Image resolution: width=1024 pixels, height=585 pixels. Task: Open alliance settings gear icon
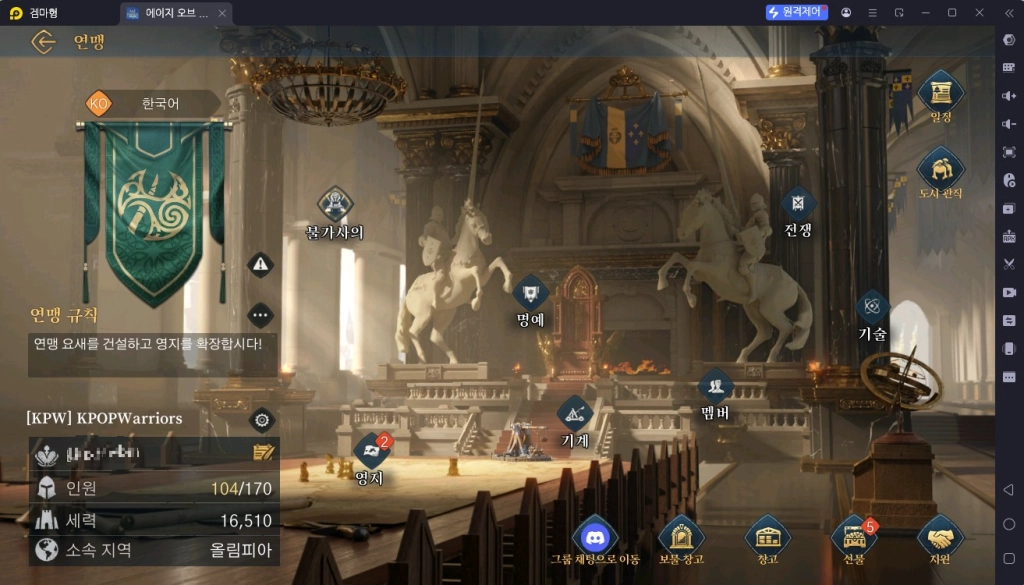pyautogui.click(x=262, y=419)
